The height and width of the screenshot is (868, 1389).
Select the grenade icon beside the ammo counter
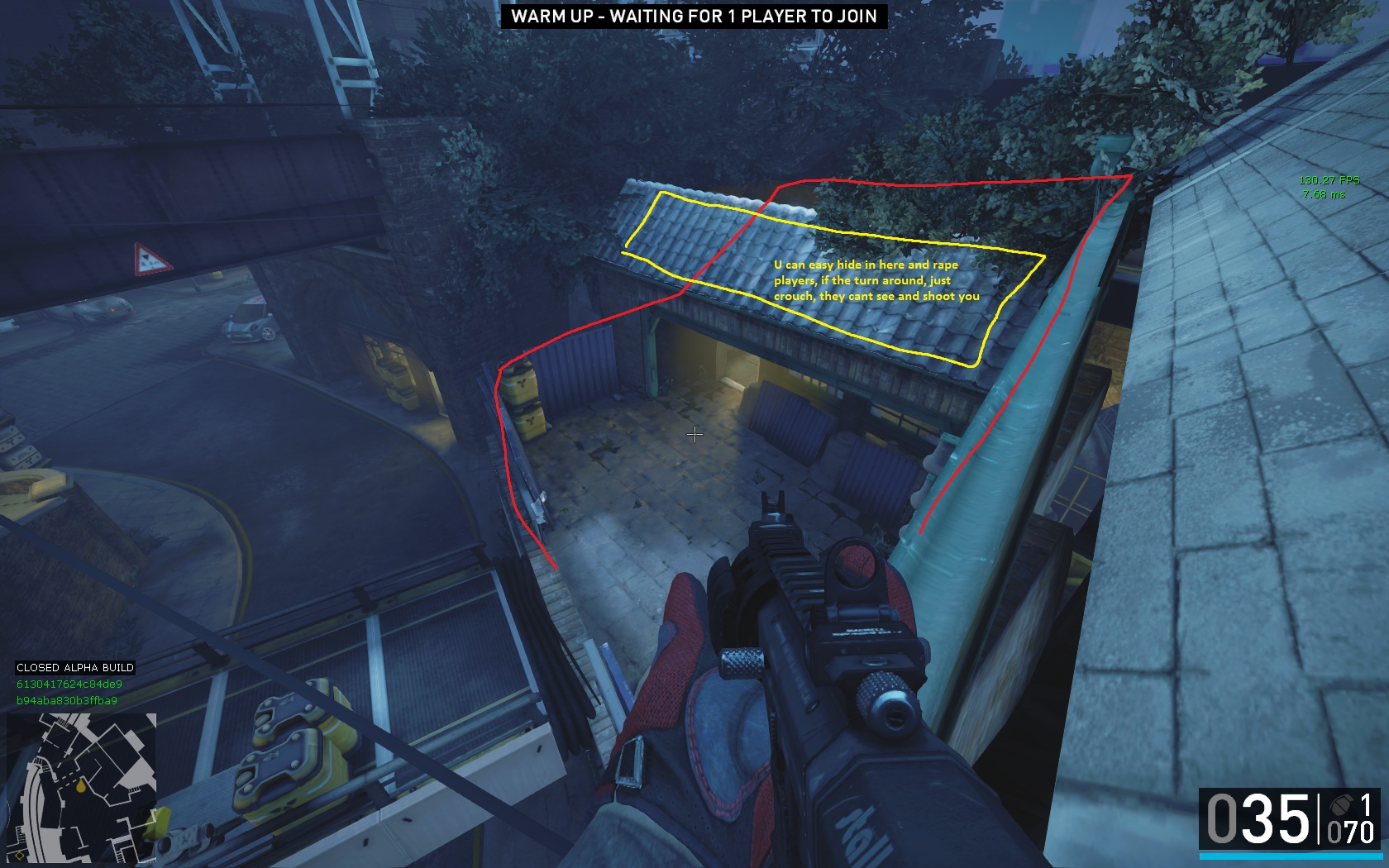tap(1339, 805)
